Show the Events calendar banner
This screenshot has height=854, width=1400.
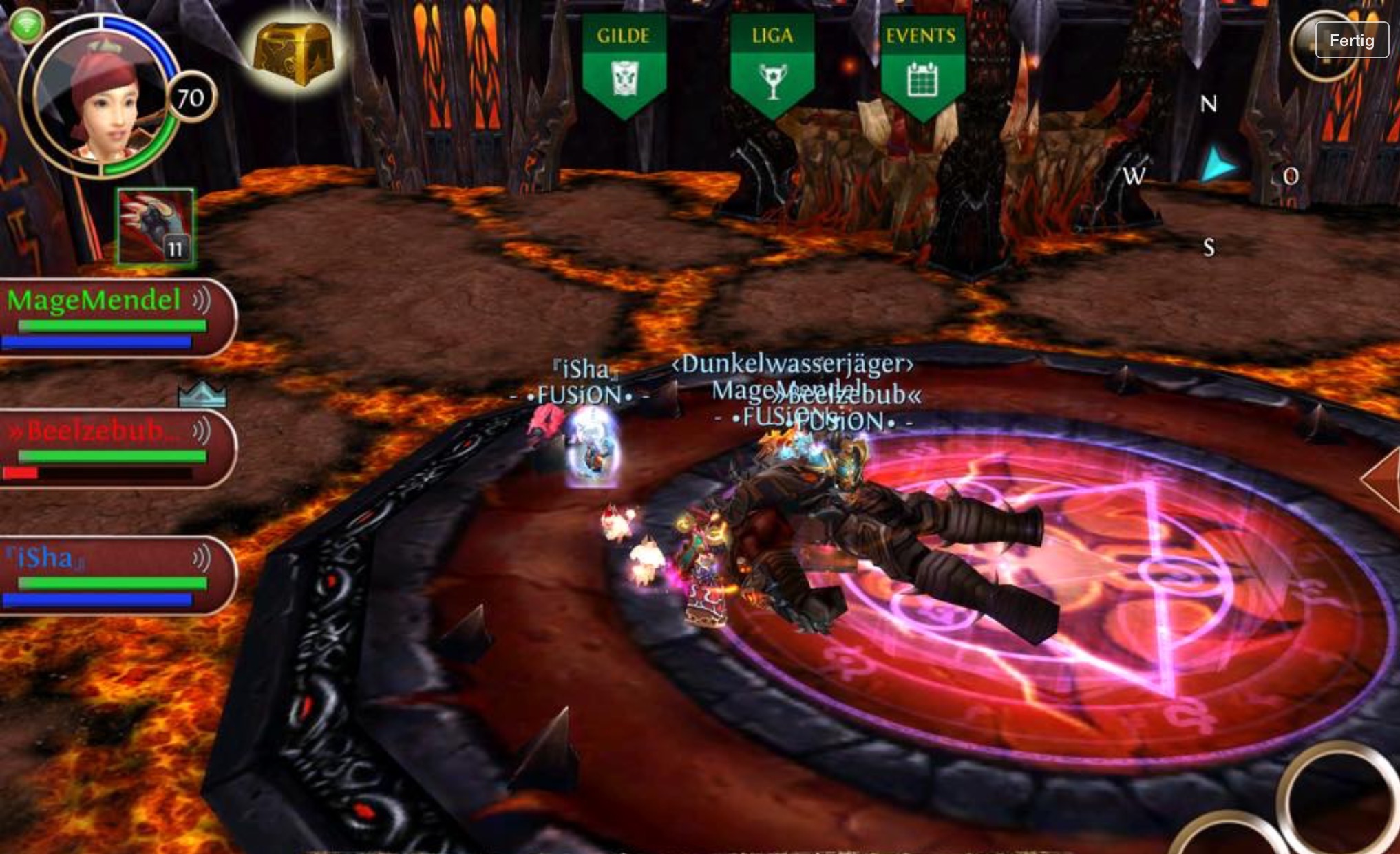coord(921,65)
